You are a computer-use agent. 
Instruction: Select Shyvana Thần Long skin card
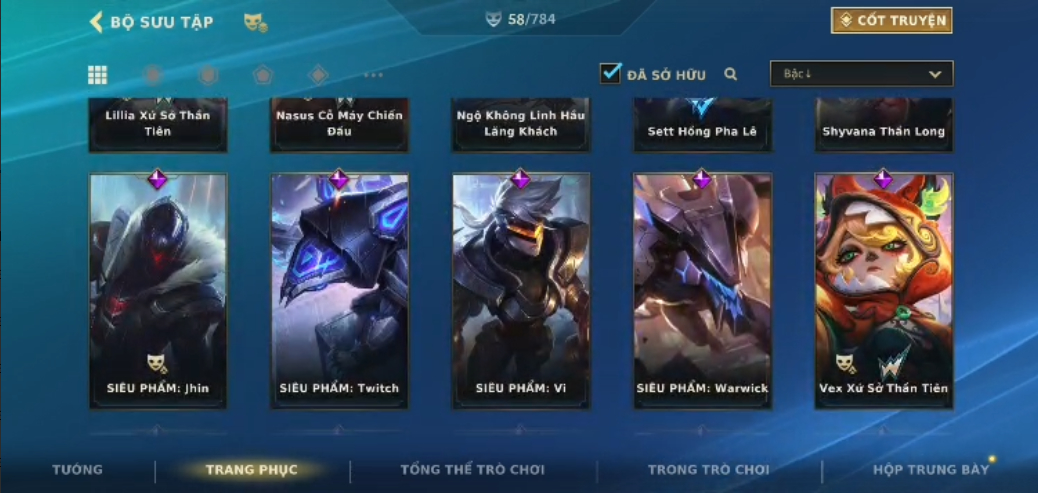[x=883, y=126]
